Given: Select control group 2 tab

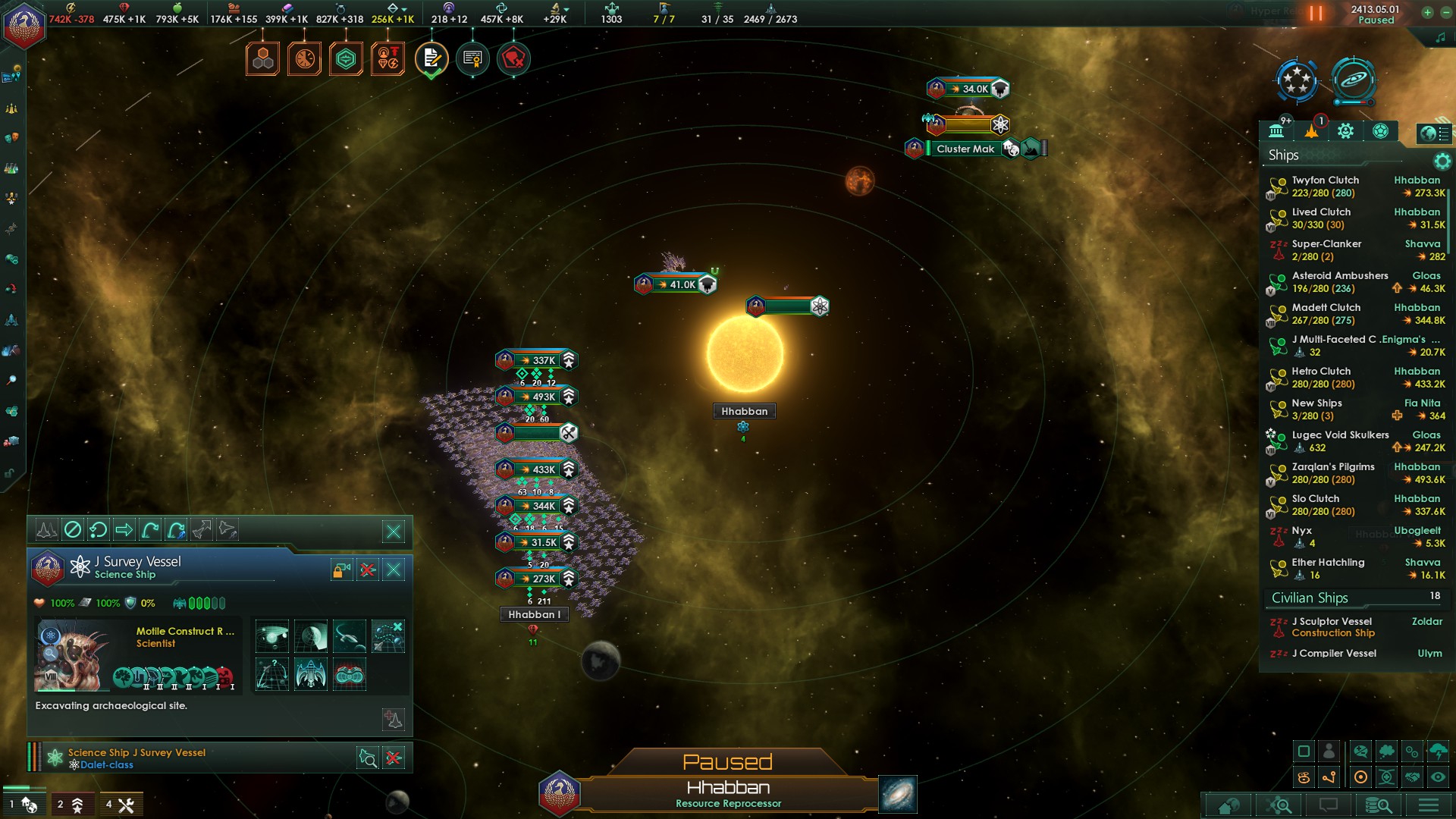Looking at the screenshot, I should [70, 805].
